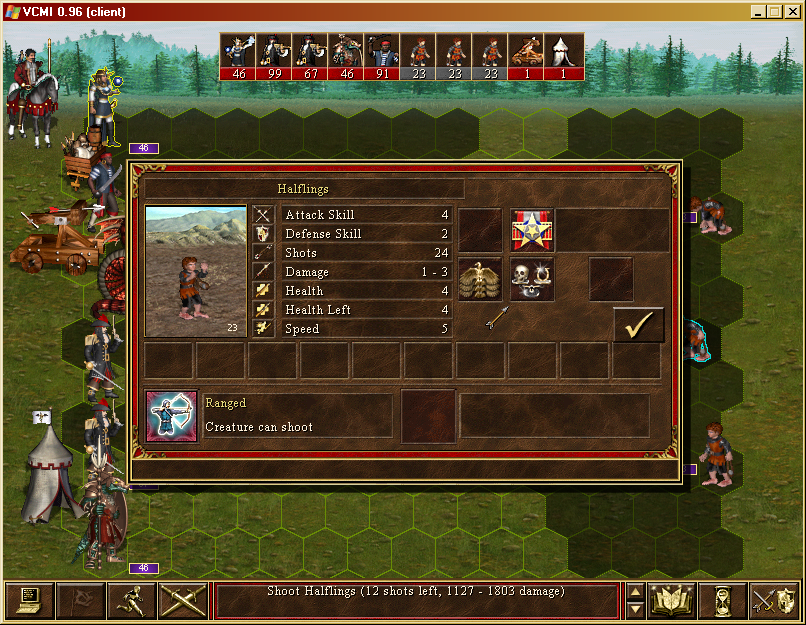The width and height of the screenshot is (806, 625).
Task: Defend with the sword and shield button
Action: pyautogui.click(x=774, y=600)
